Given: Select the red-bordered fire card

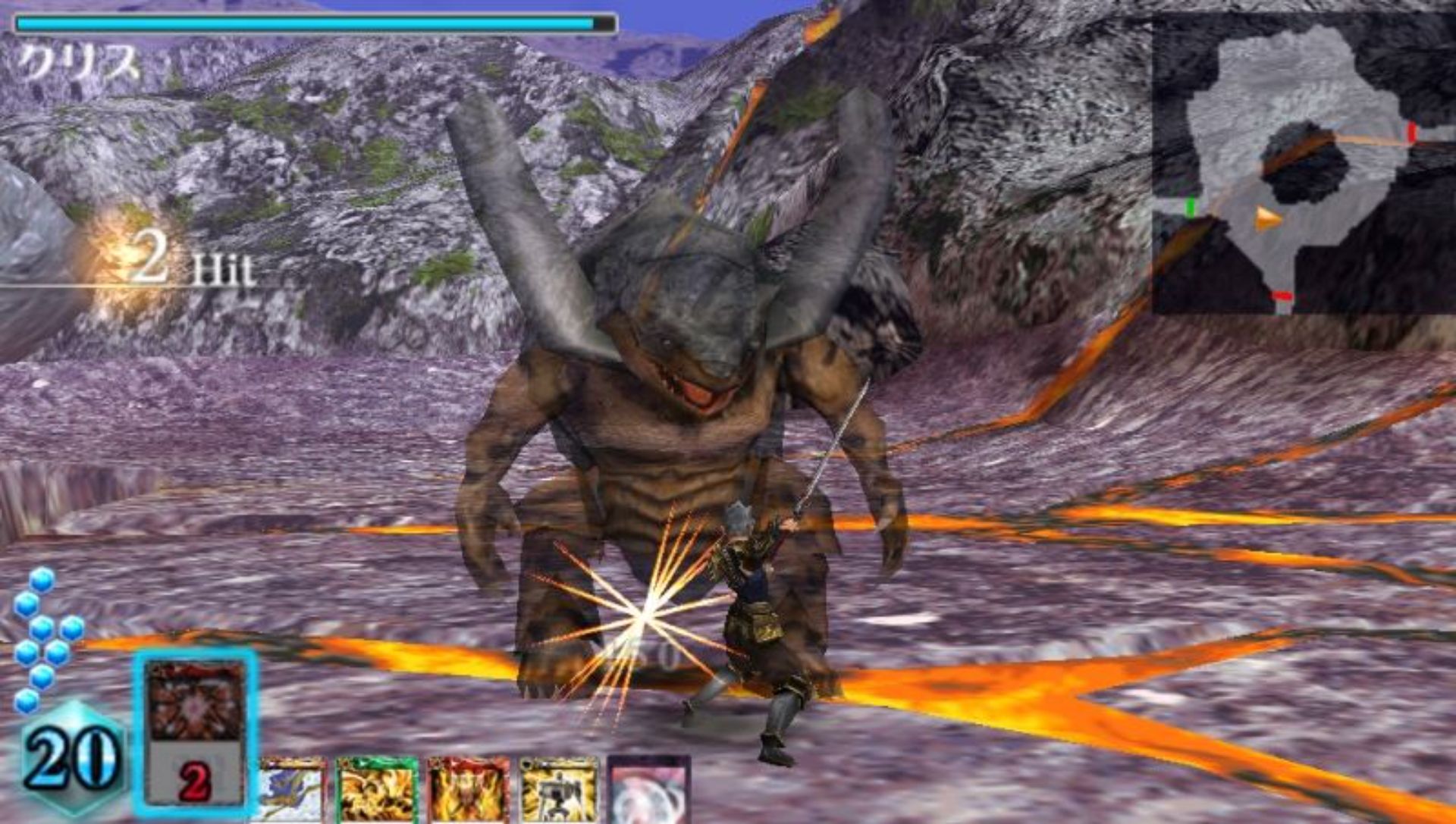Looking at the screenshot, I should (x=468, y=792).
